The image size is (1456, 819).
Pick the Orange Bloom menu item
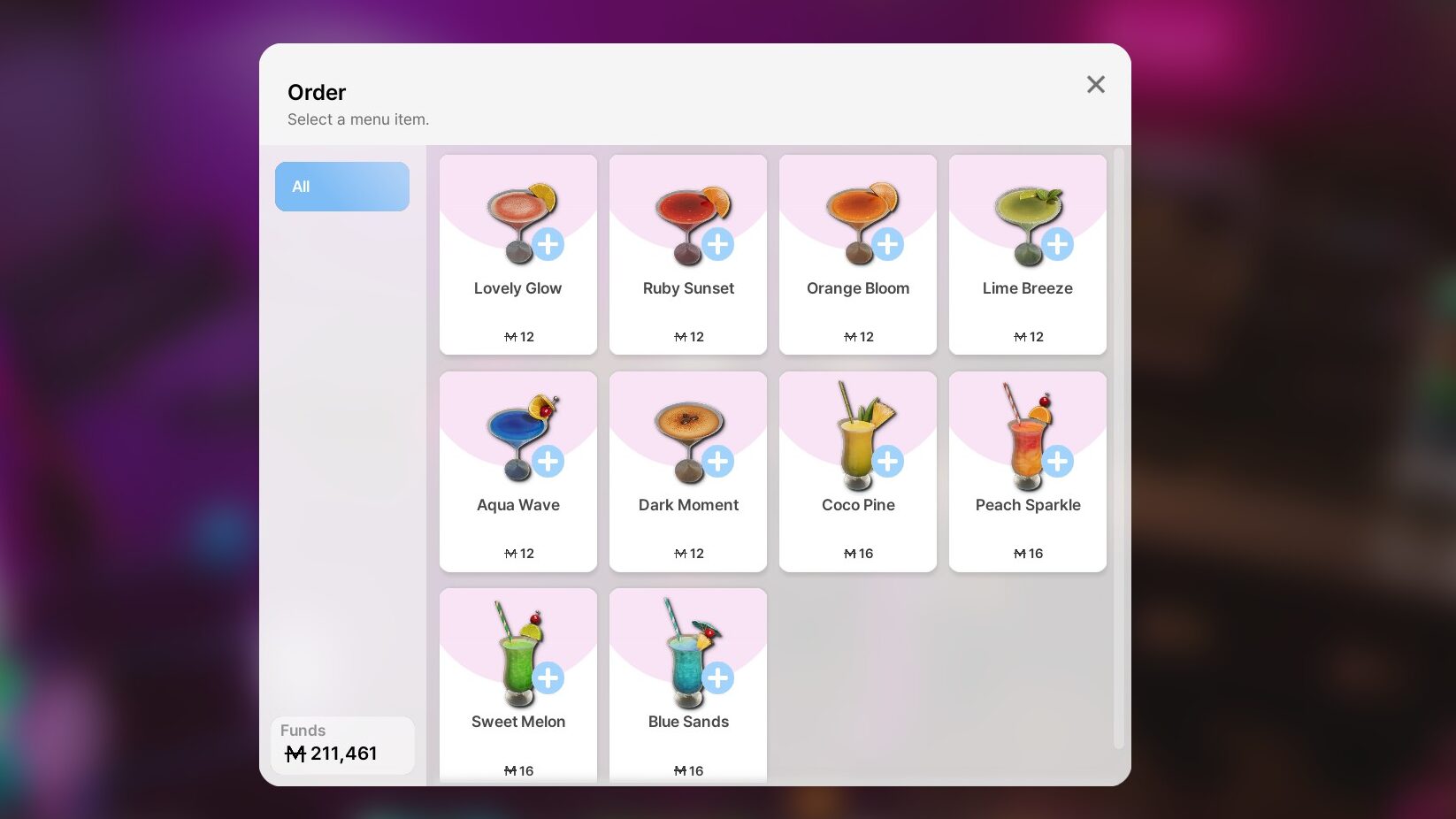pos(858,255)
